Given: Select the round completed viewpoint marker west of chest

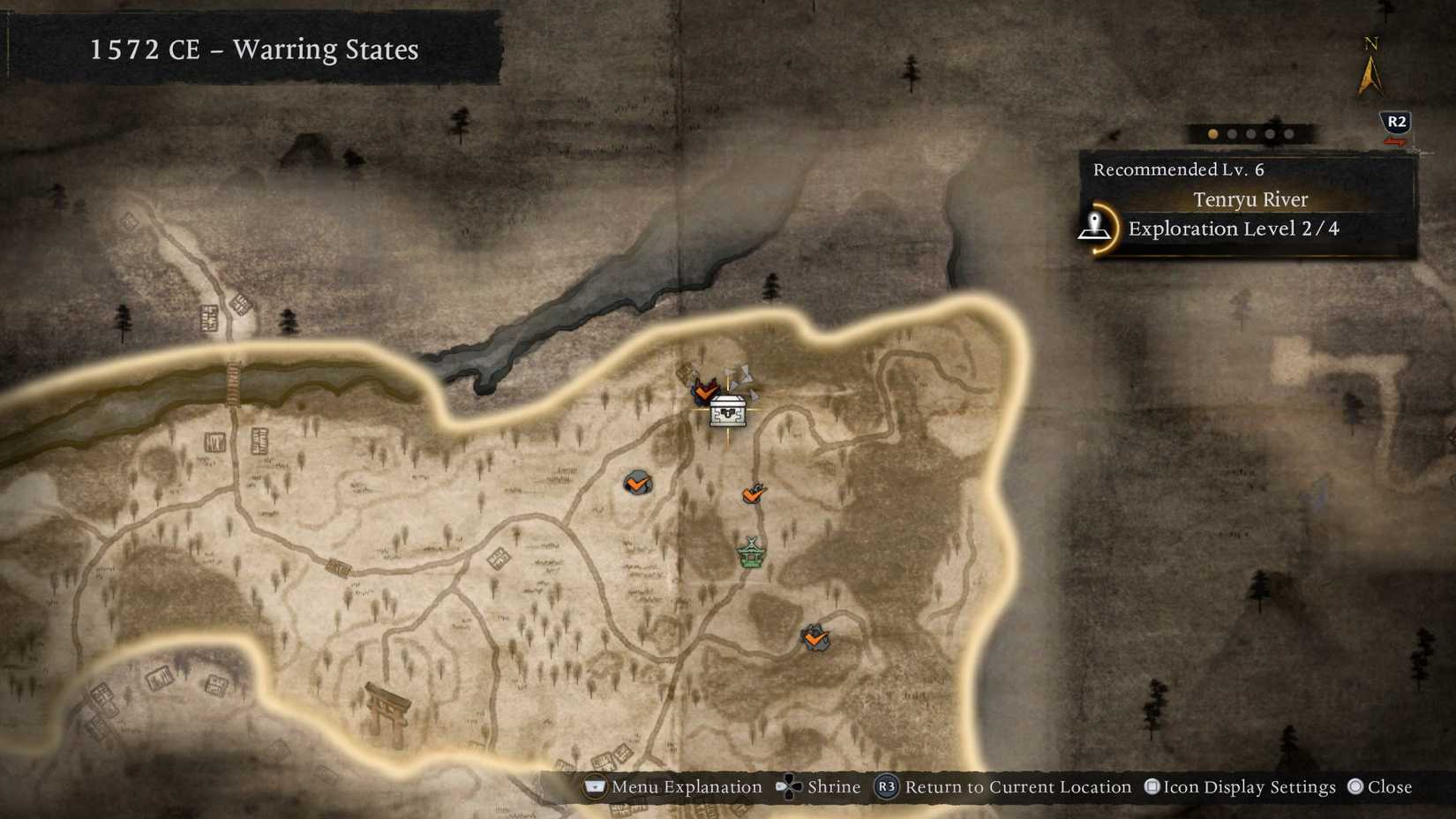Looking at the screenshot, I should [x=639, y=483].
